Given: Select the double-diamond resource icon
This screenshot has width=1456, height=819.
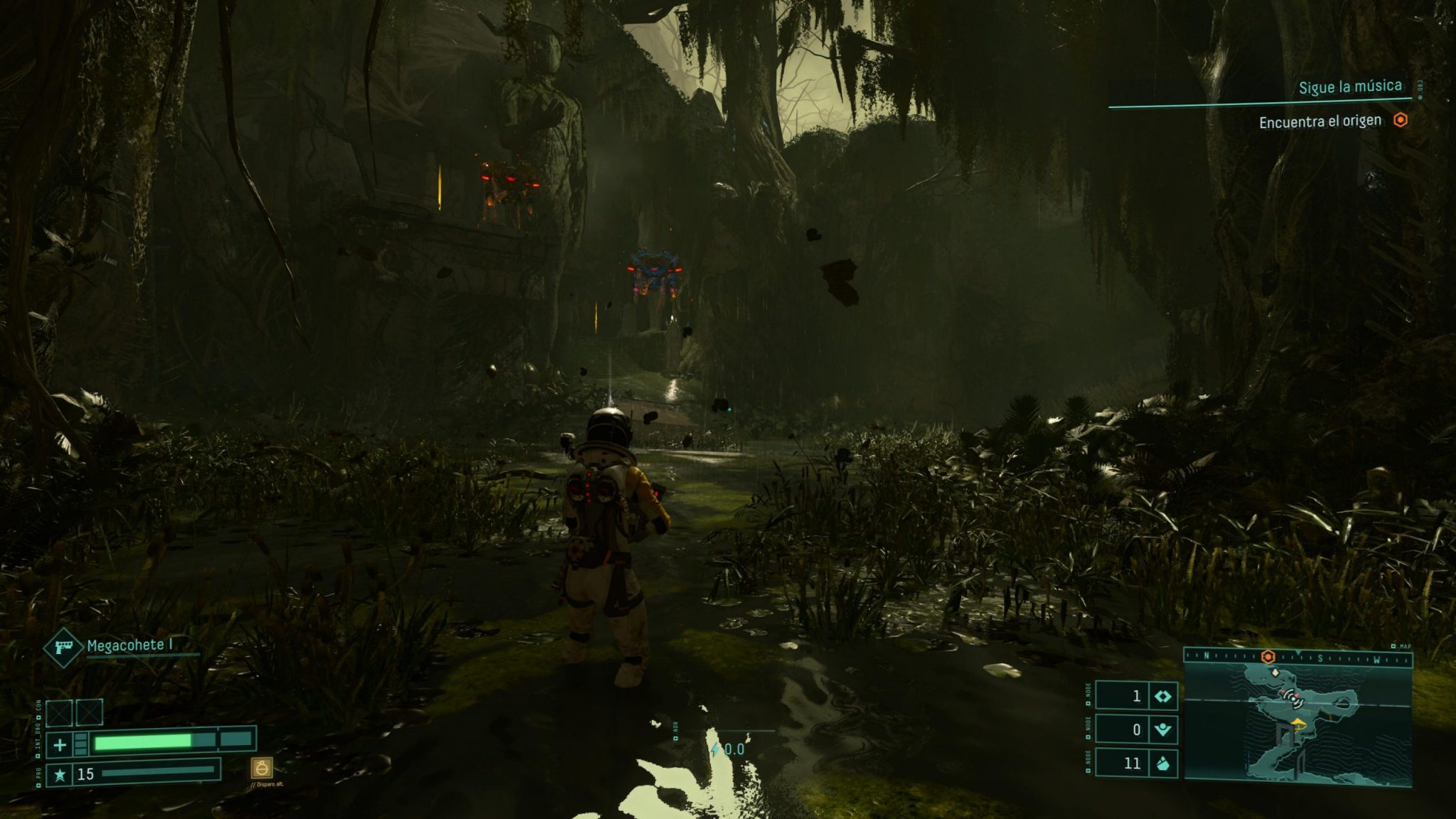Looking at the screenshot, I should coord(1162,696).
